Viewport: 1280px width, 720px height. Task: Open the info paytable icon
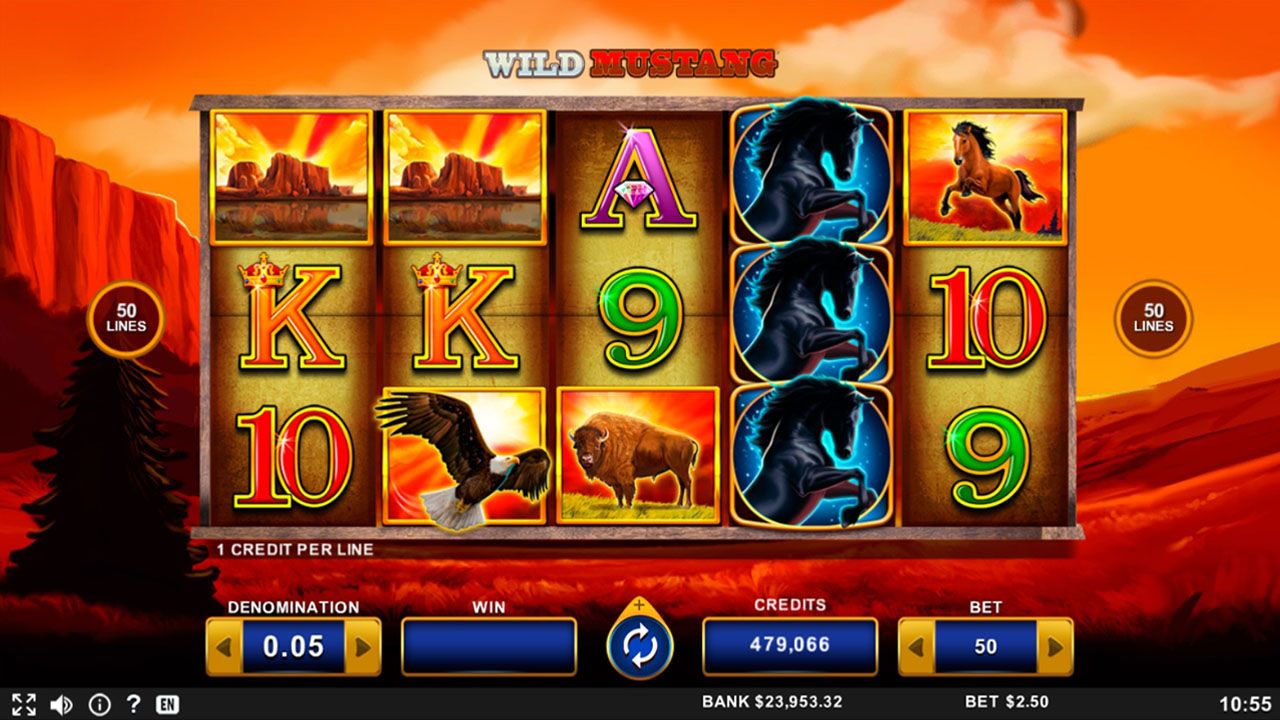click(x=99, y=704)
